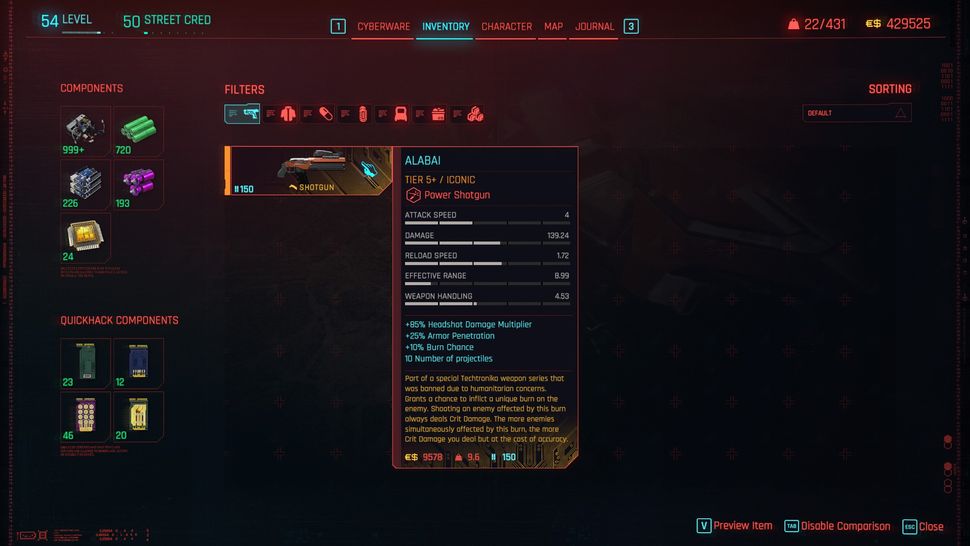Click the yellow quickhack component with 20
This screenshot has width=970, height=546.
pos(138,417)
